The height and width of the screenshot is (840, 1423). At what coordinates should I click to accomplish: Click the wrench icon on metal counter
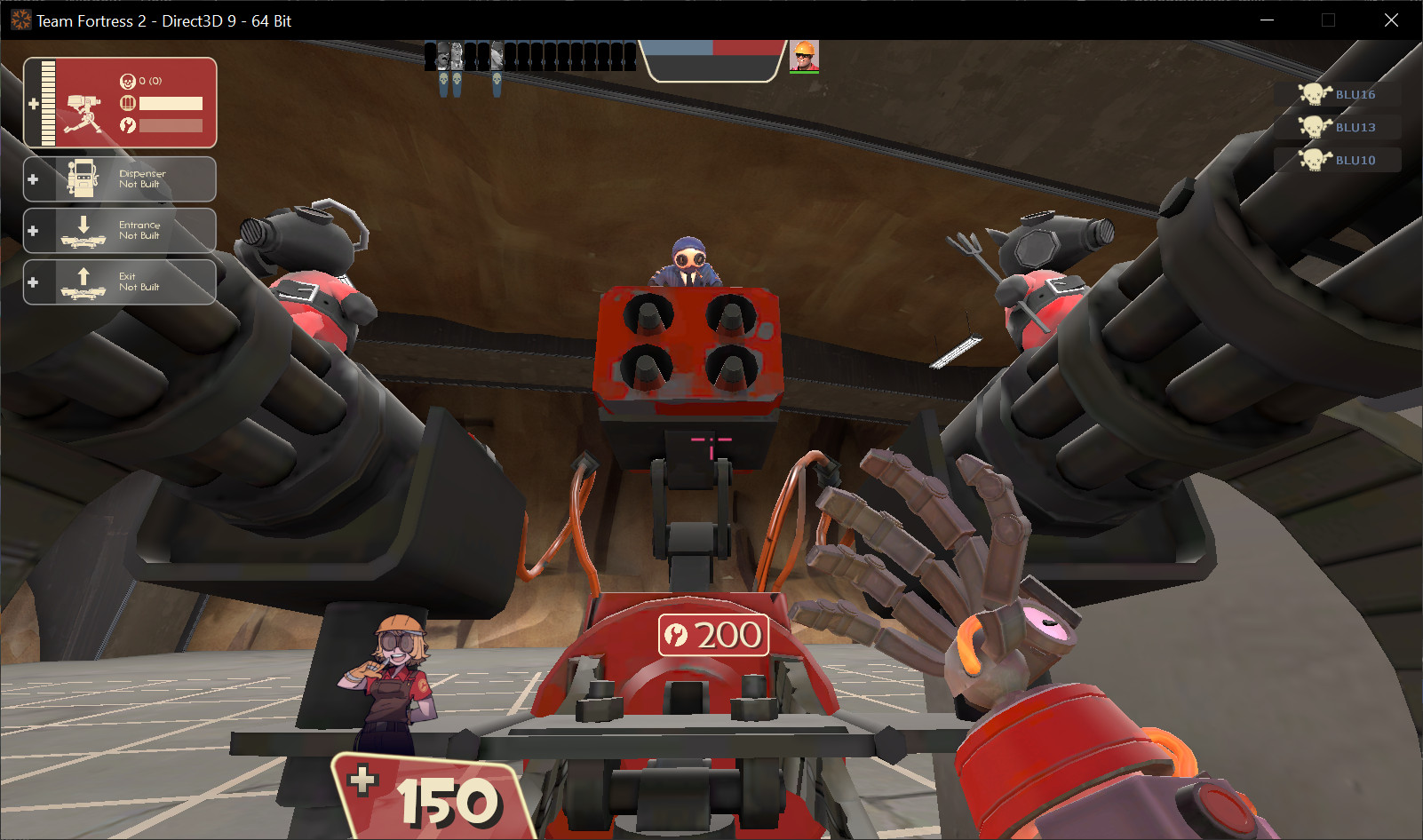[x=675, y=636]
